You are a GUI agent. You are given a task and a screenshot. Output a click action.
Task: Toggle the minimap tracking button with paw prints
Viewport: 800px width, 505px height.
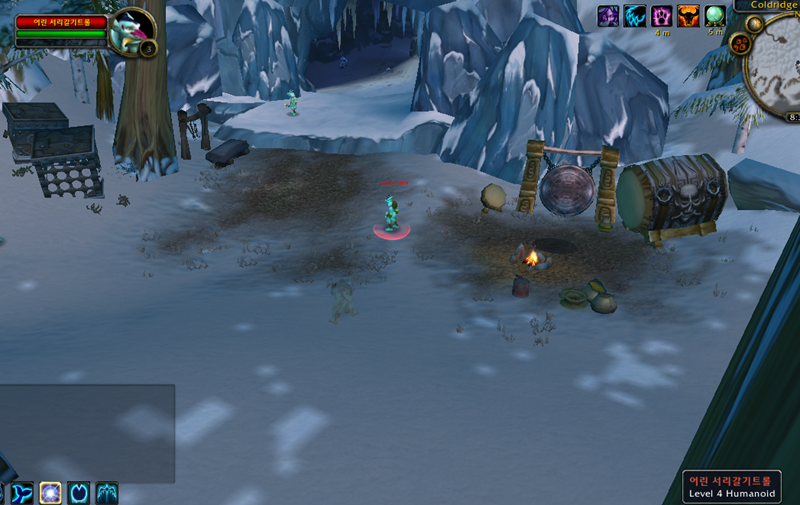[745, 44]
